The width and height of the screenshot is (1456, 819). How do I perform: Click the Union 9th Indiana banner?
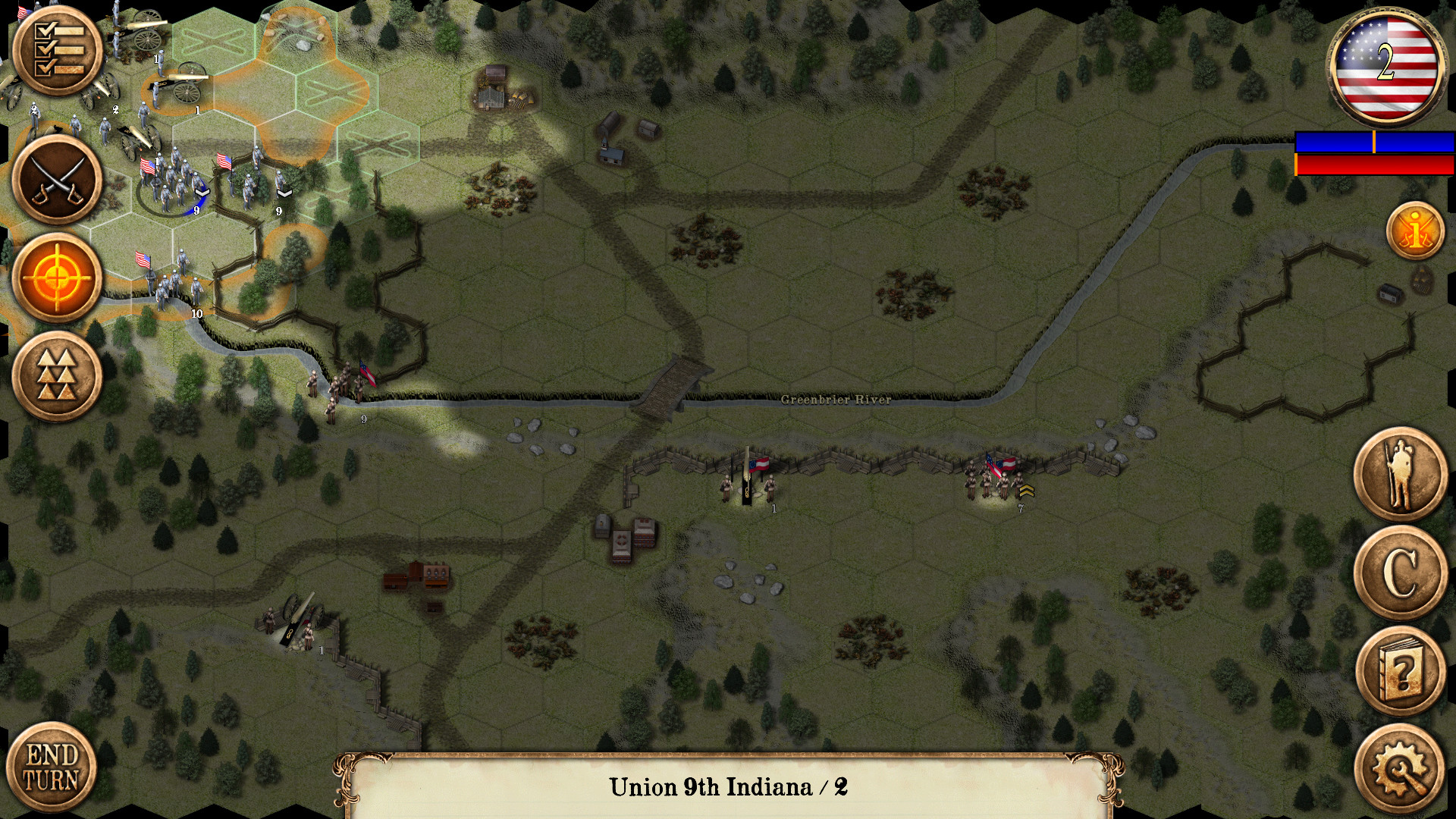point(728,786)
